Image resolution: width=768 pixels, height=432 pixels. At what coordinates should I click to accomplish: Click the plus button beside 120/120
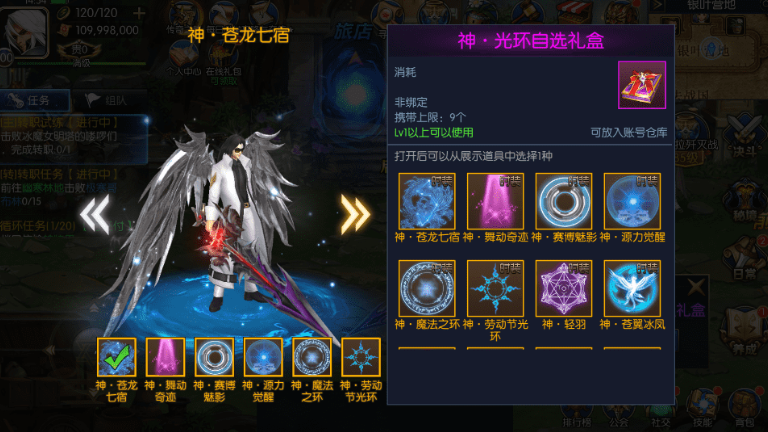point(138,13)
